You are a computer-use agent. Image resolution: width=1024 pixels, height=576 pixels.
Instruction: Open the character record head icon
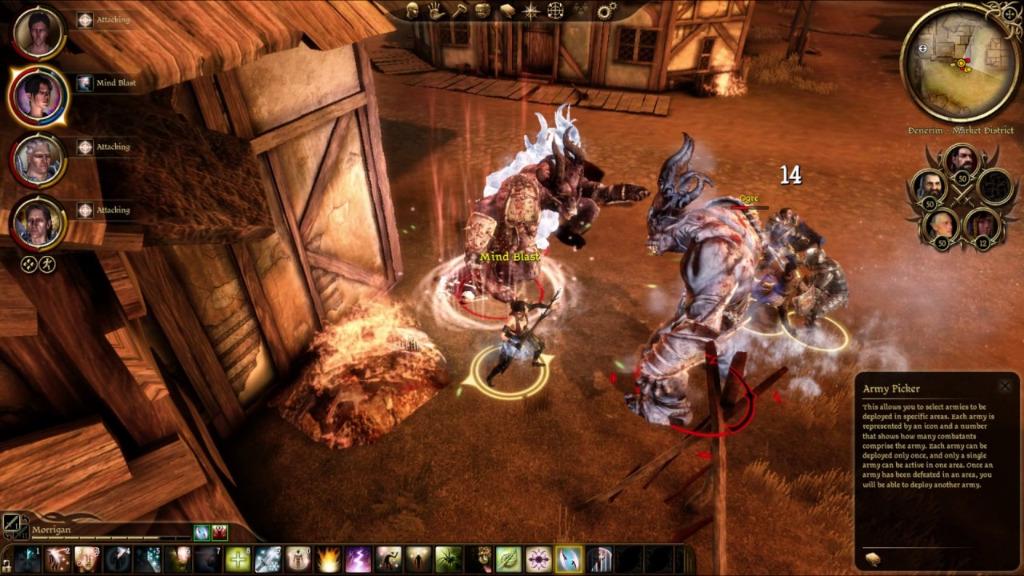click(411, 10)
